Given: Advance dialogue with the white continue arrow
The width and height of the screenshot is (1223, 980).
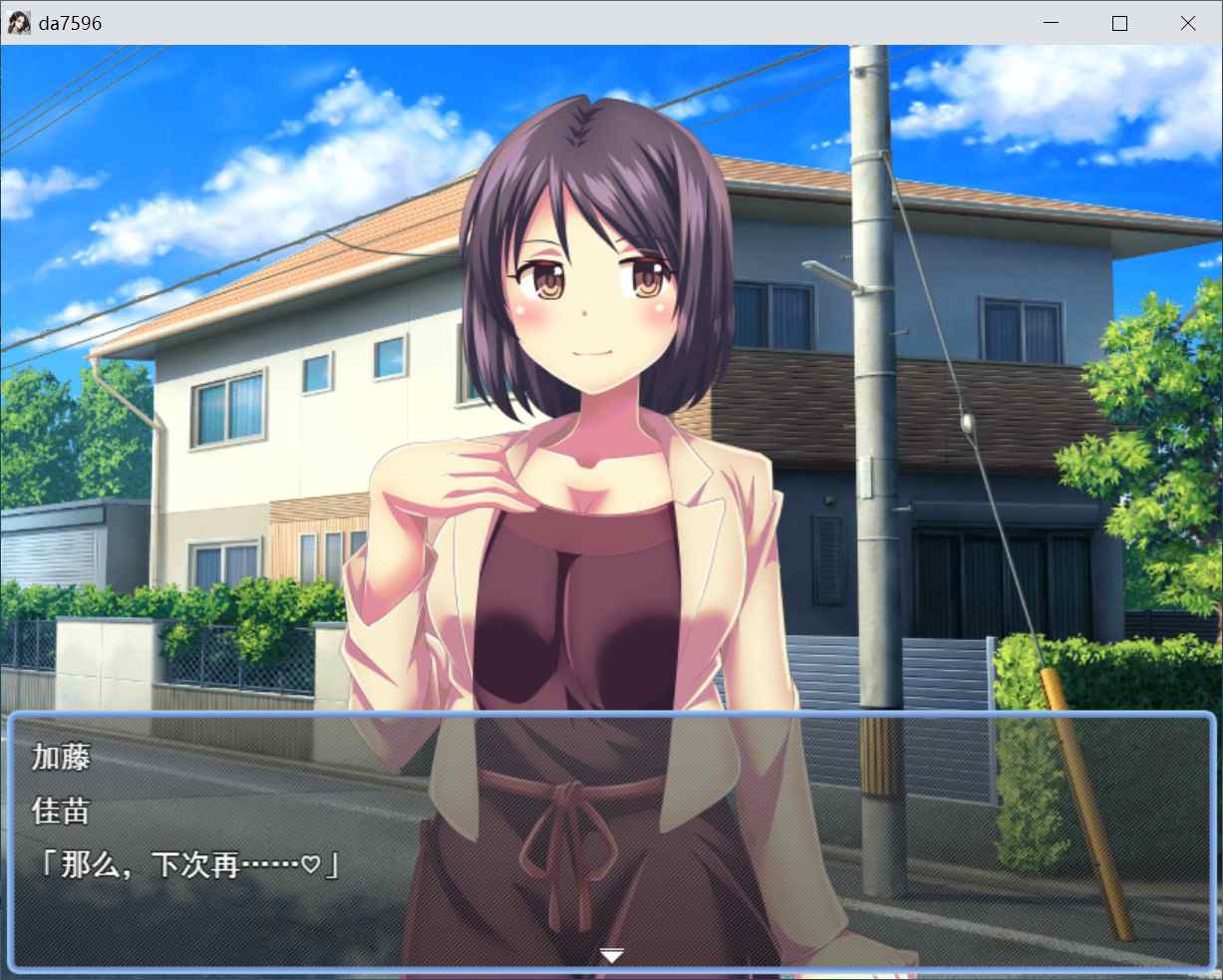Looking at the screenshot, I should pyautogui.click(x=611, y=956).
